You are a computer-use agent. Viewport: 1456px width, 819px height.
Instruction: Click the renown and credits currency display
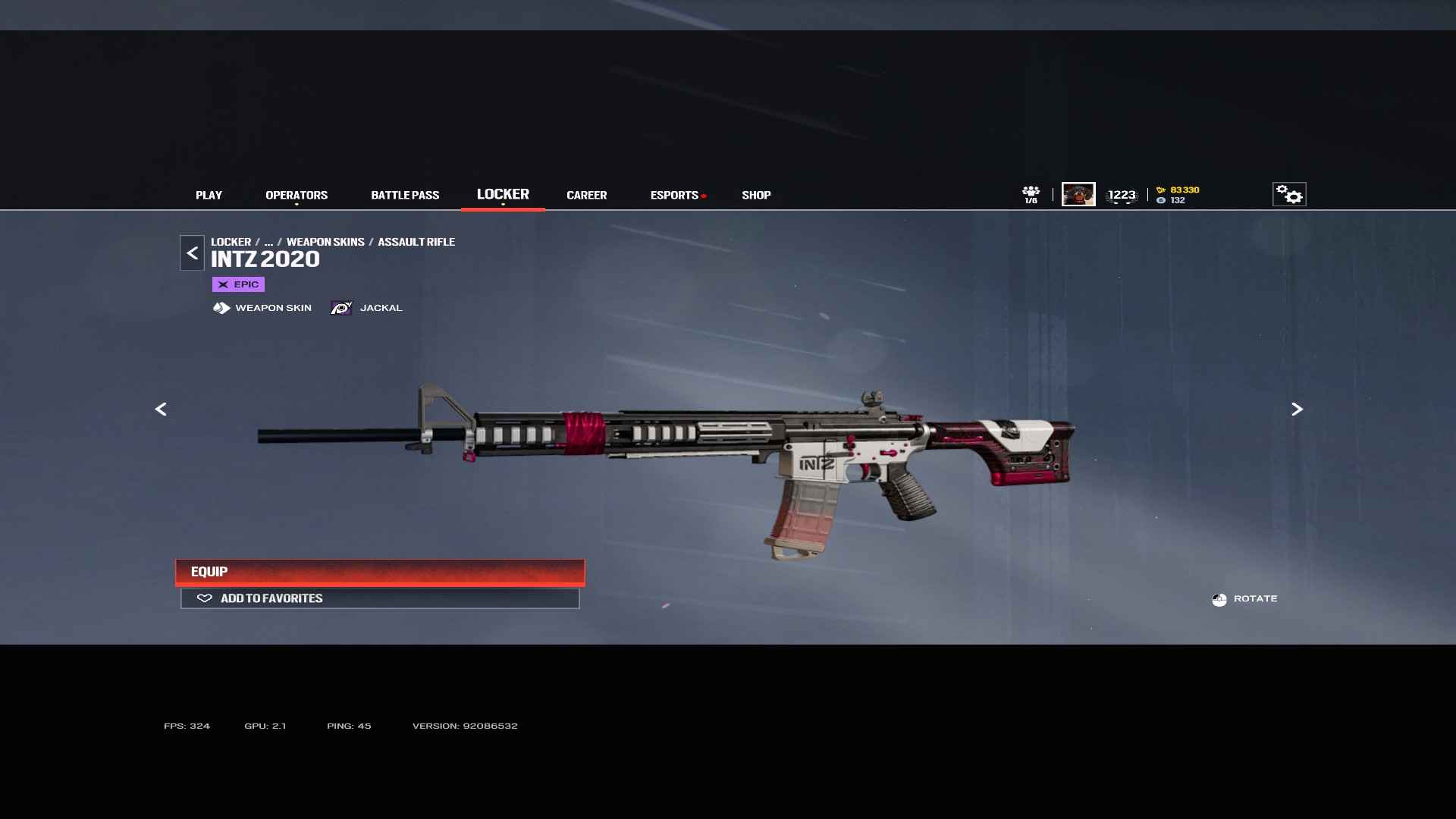(x=1178, y=195)
